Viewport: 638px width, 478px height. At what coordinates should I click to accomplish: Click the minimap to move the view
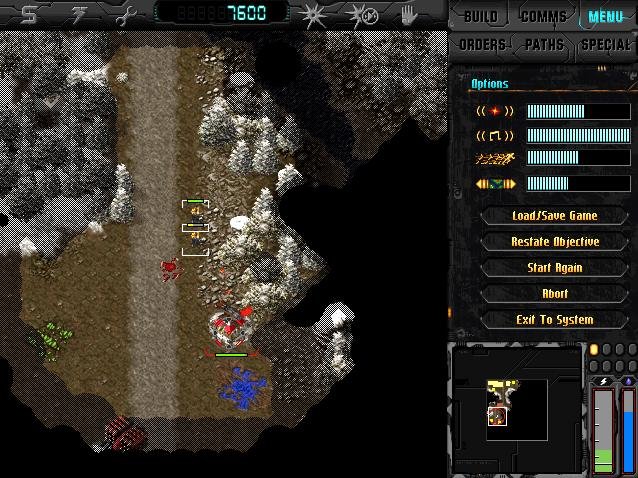[x=516, y=395]
